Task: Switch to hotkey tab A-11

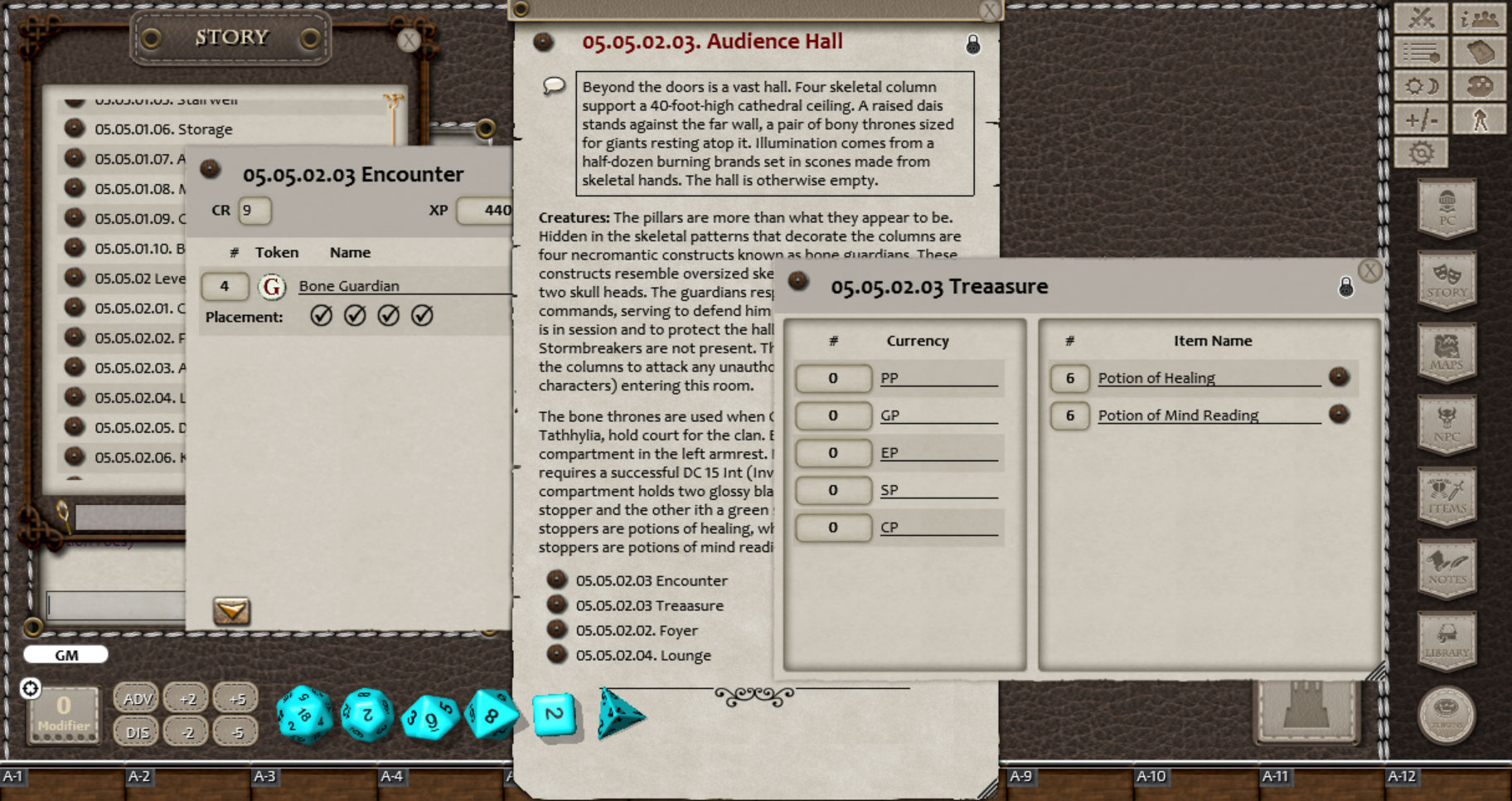Action: (1277, 779)
